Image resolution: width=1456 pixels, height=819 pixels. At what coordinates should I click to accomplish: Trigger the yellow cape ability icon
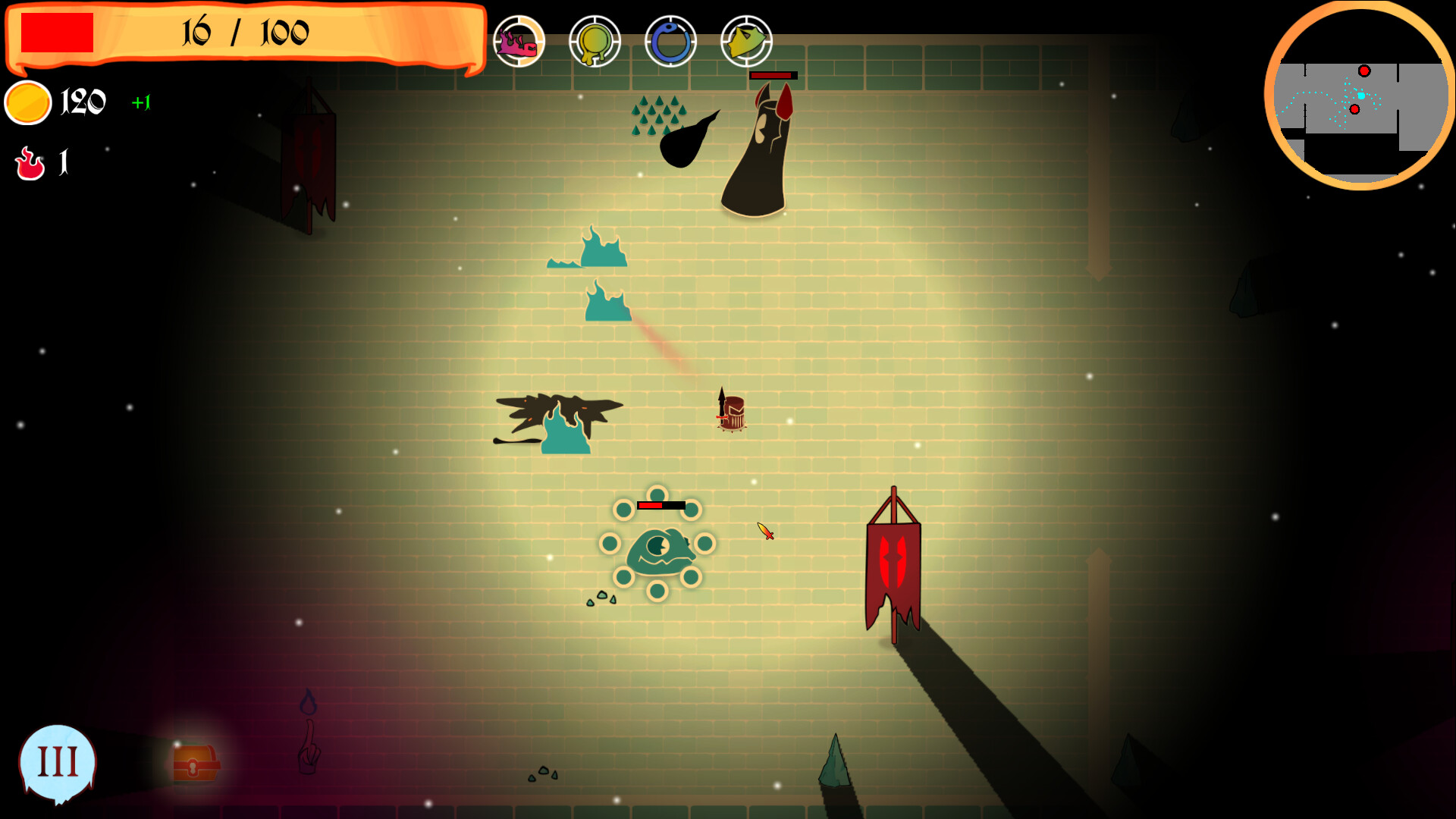(x=746, y=42)
